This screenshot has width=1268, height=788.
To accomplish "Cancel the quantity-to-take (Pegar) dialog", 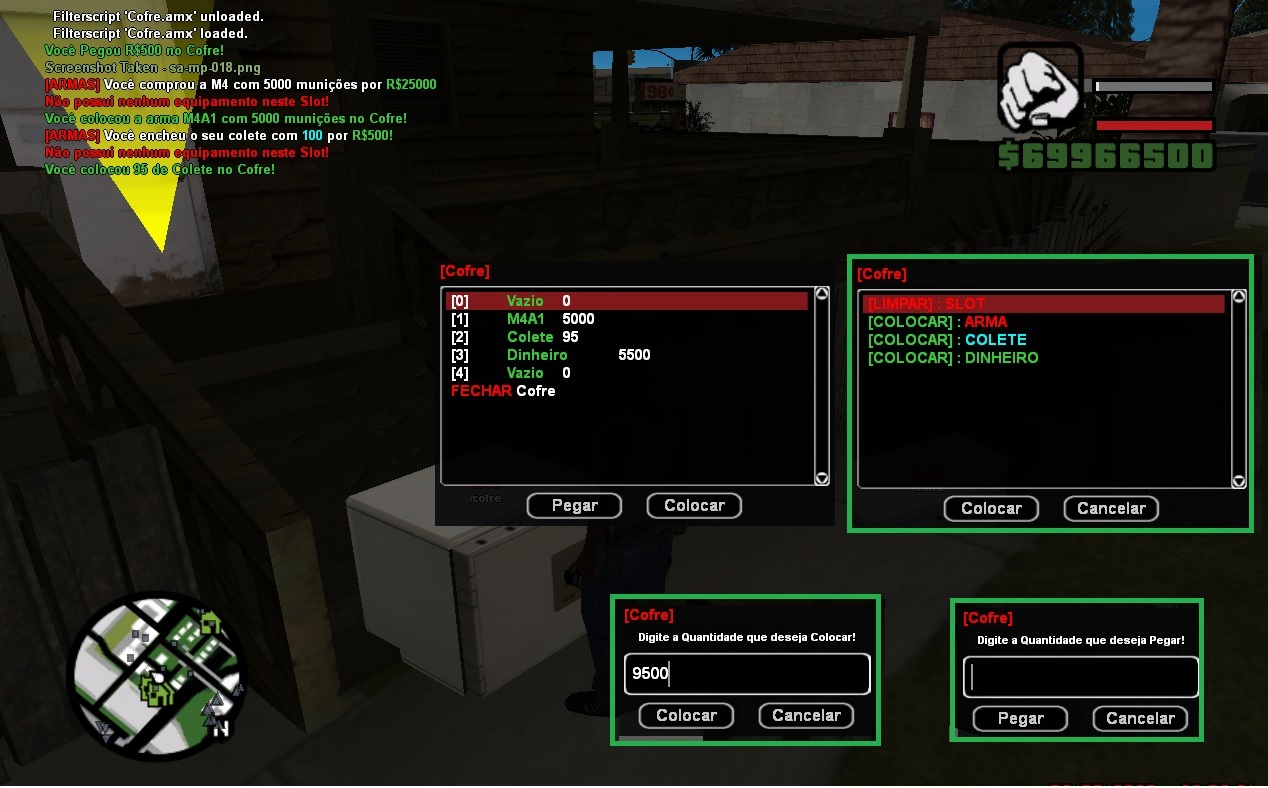I will (x=1140, y=719).
